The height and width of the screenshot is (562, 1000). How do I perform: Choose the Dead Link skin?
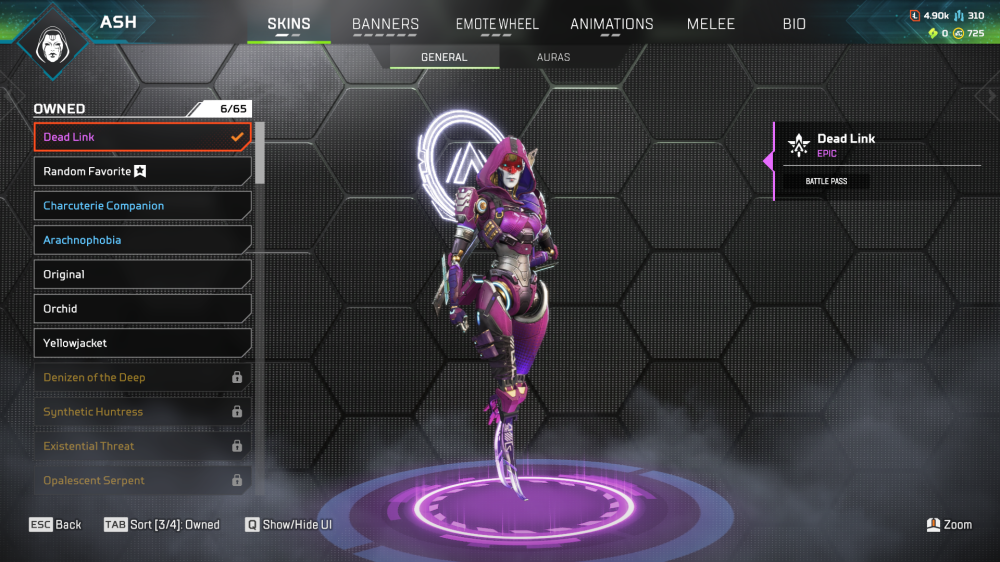point(142,137)
